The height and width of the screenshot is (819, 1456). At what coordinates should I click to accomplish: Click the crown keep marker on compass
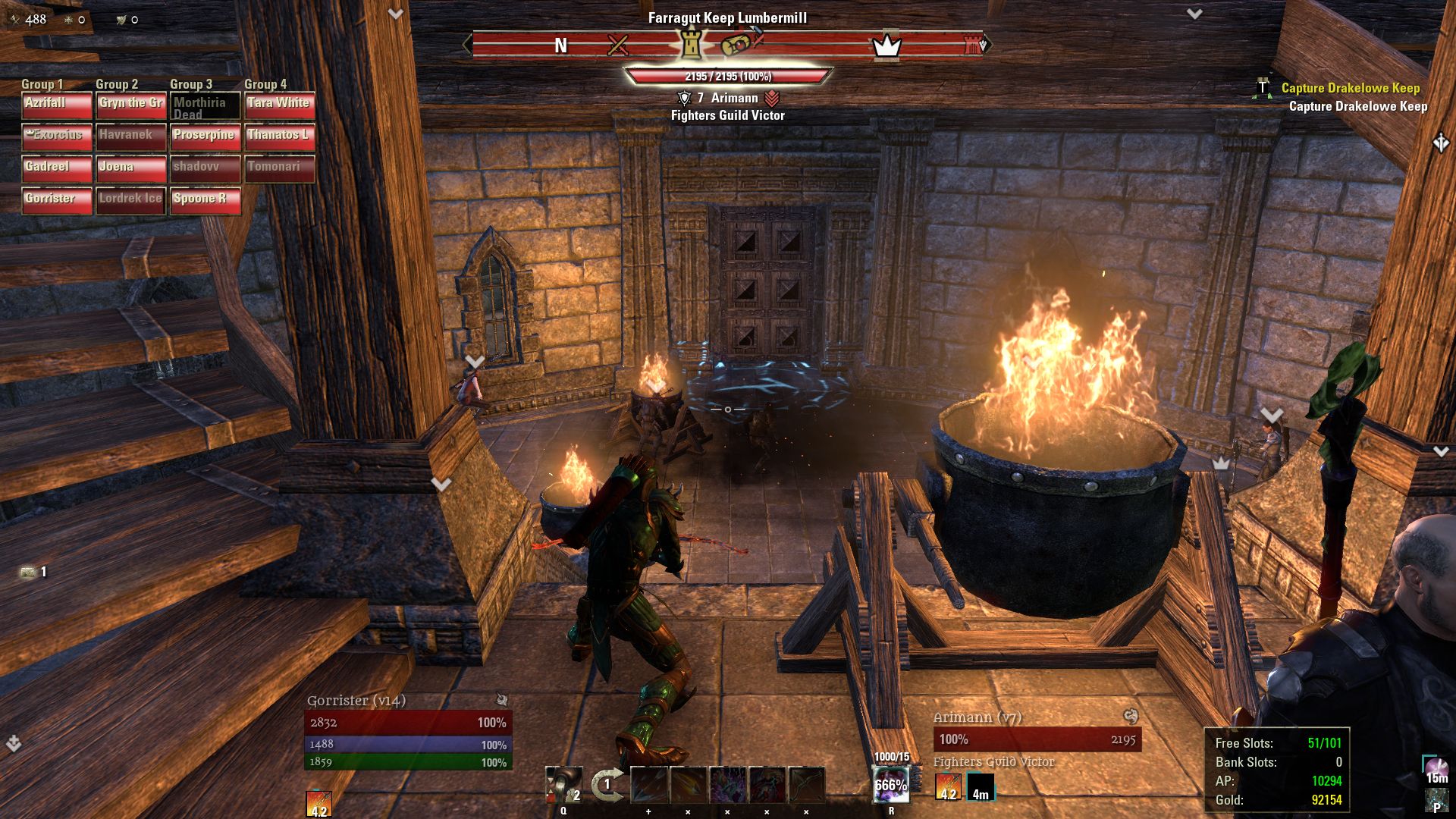coord(886,46)
